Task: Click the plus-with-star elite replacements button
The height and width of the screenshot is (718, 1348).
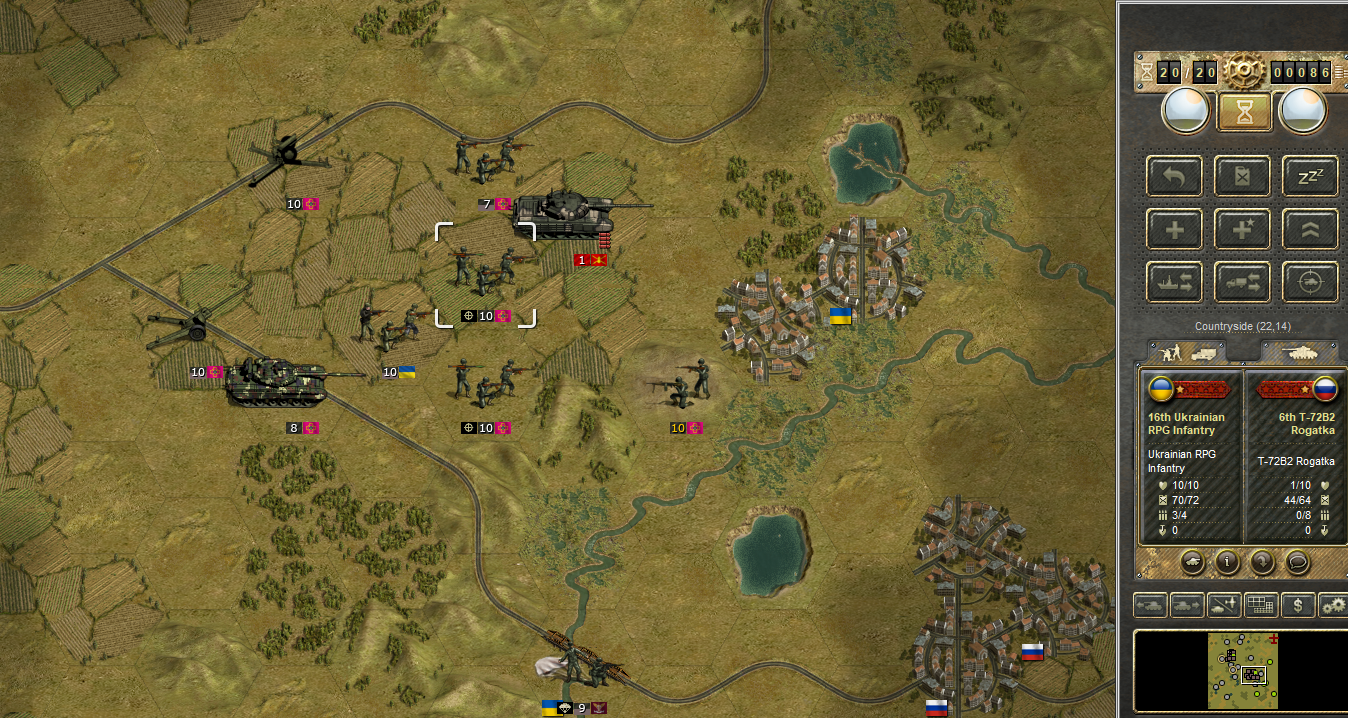Action: (1242, 229)
